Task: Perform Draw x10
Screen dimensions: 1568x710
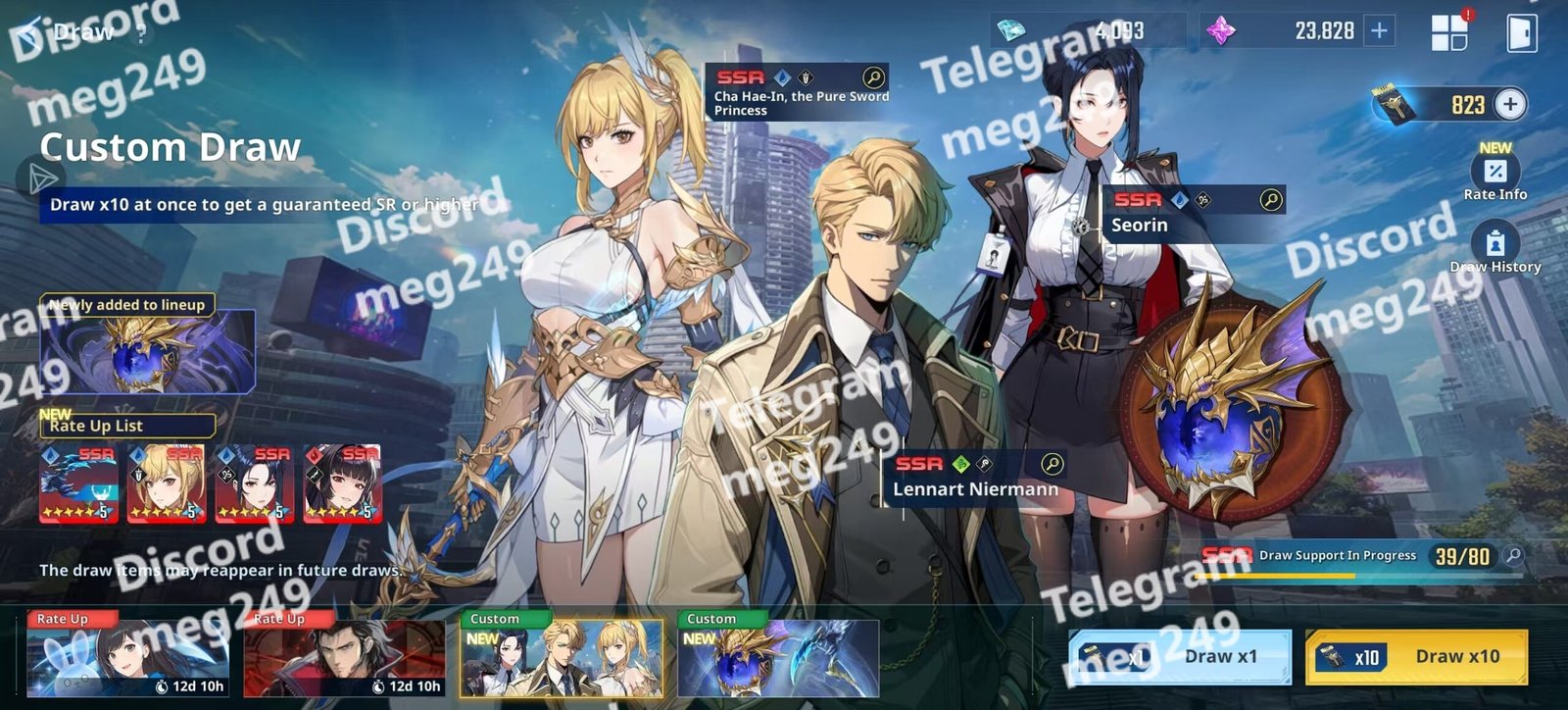Action: click(x=1416, y=656)
